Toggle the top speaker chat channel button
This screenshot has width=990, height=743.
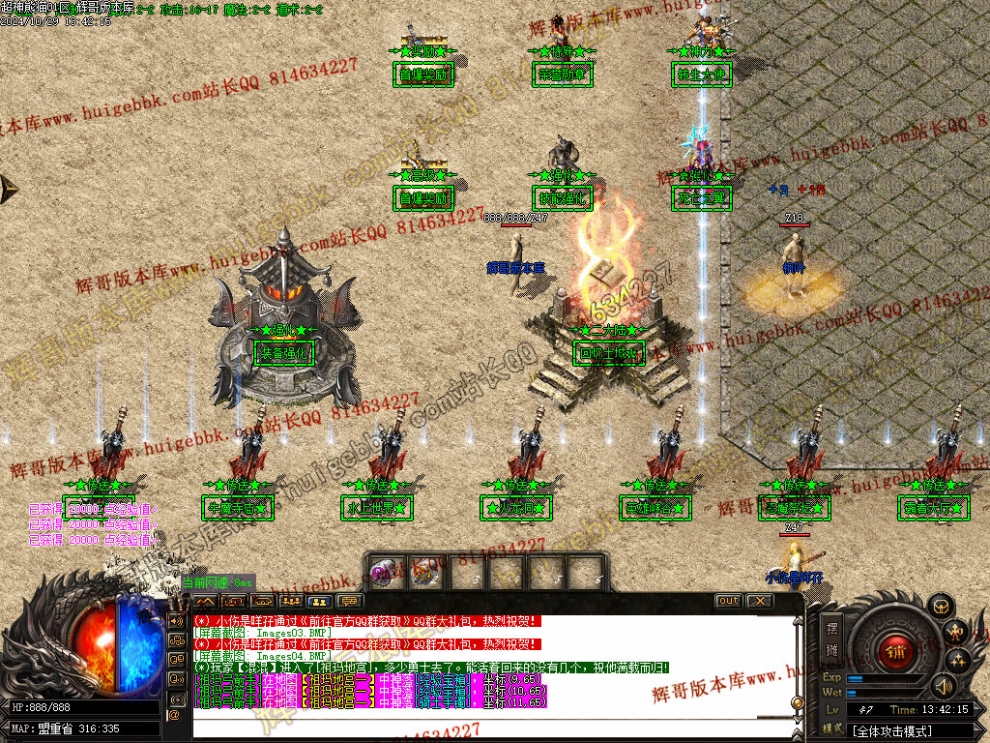pos(175,622)
